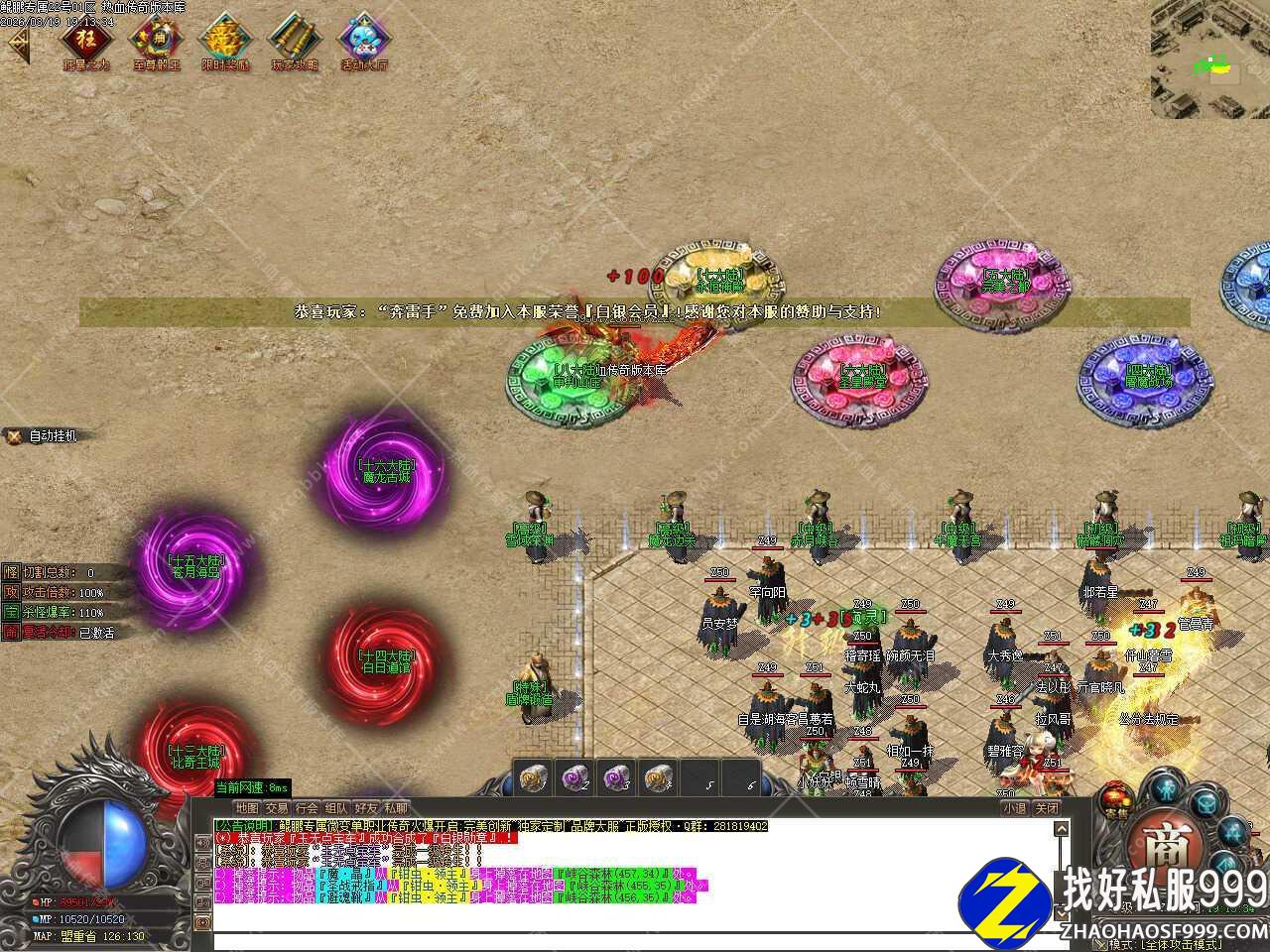Screen dimensions: 1270x952
Task: Click the minimap
Action: (x=1209, y=59)
